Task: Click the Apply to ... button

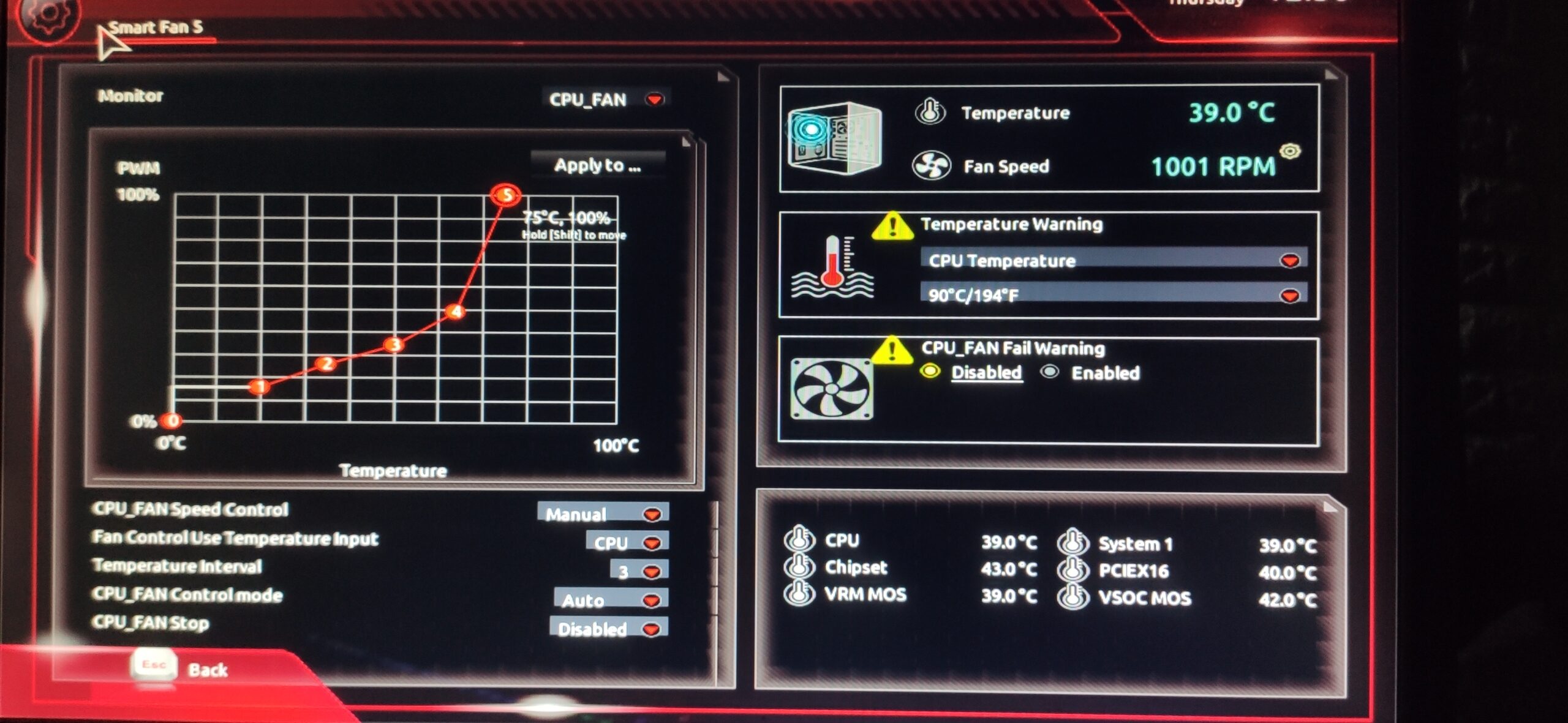Action: click(597, 165)
